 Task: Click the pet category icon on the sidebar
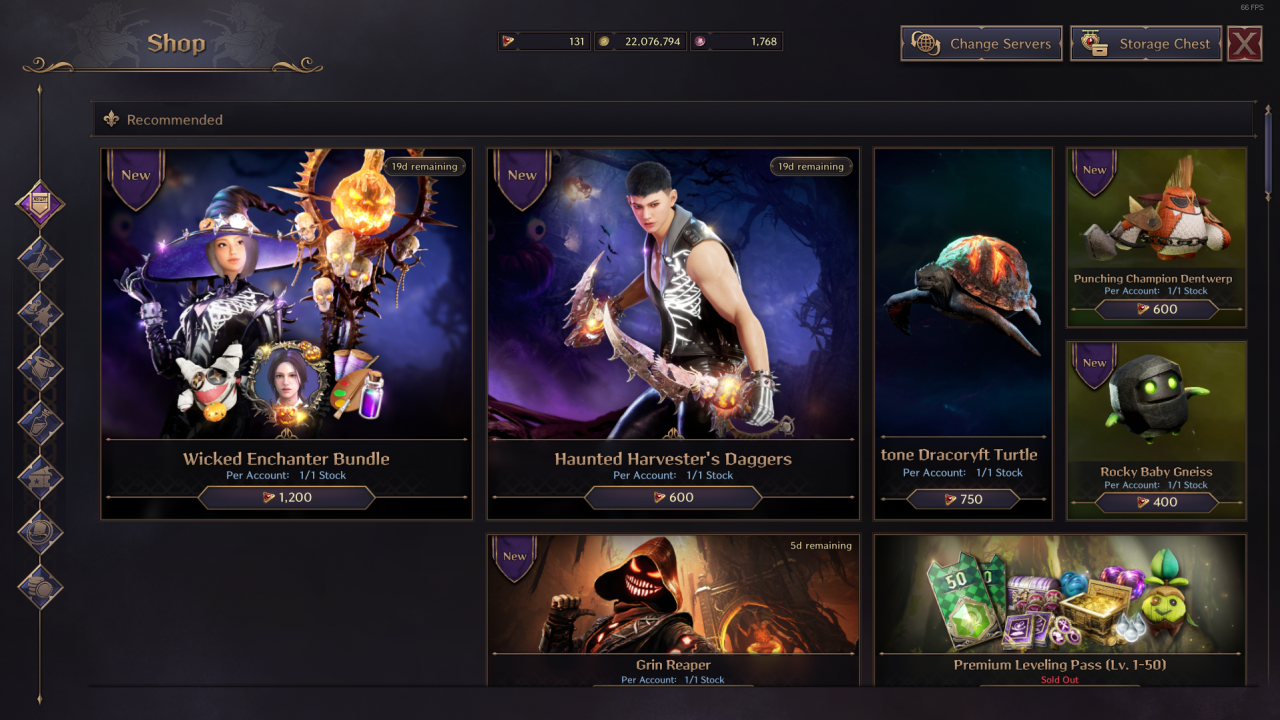pos(41,313)
